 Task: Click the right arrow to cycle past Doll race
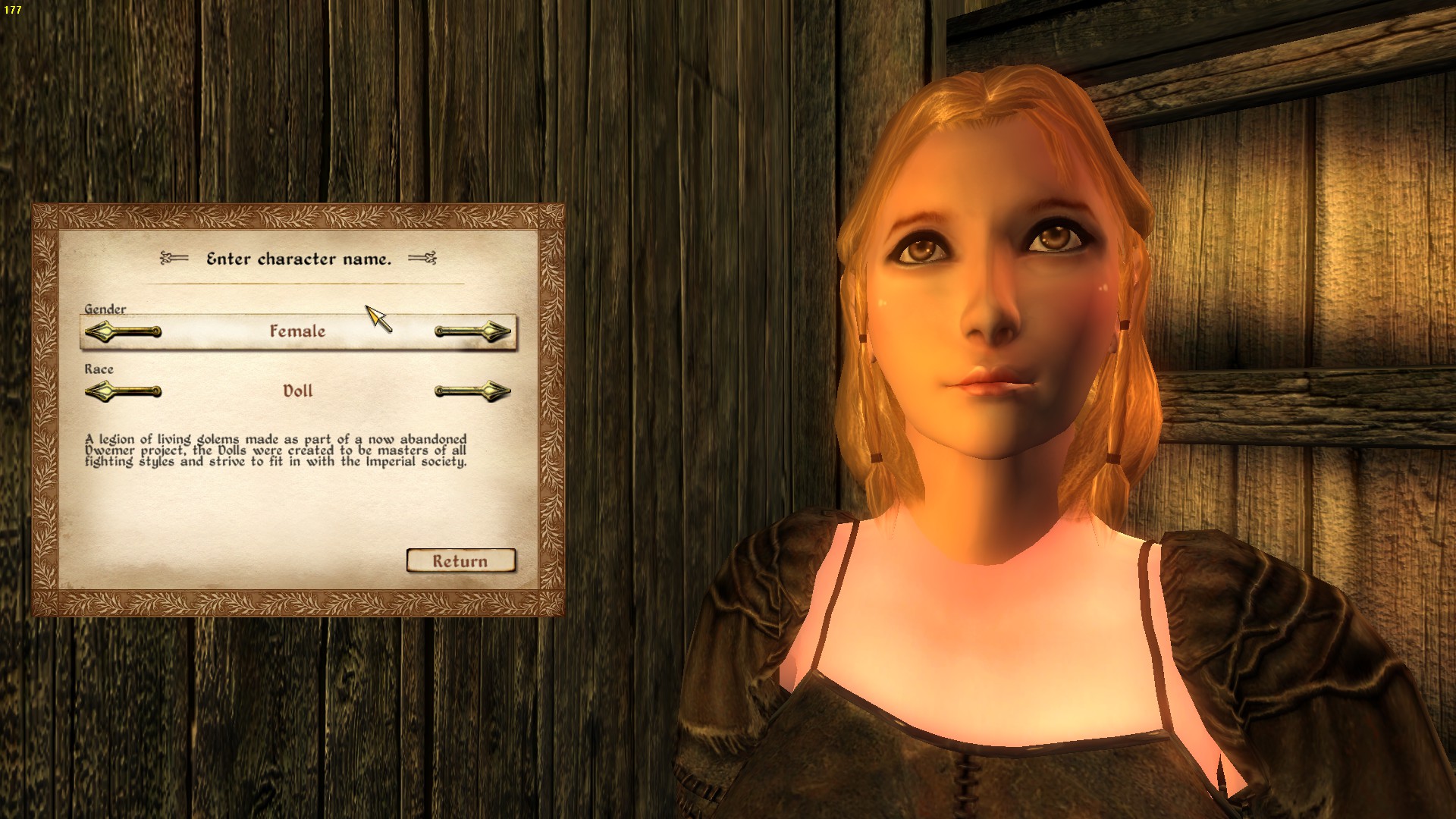pyautogui.click(x=472, y=391)
